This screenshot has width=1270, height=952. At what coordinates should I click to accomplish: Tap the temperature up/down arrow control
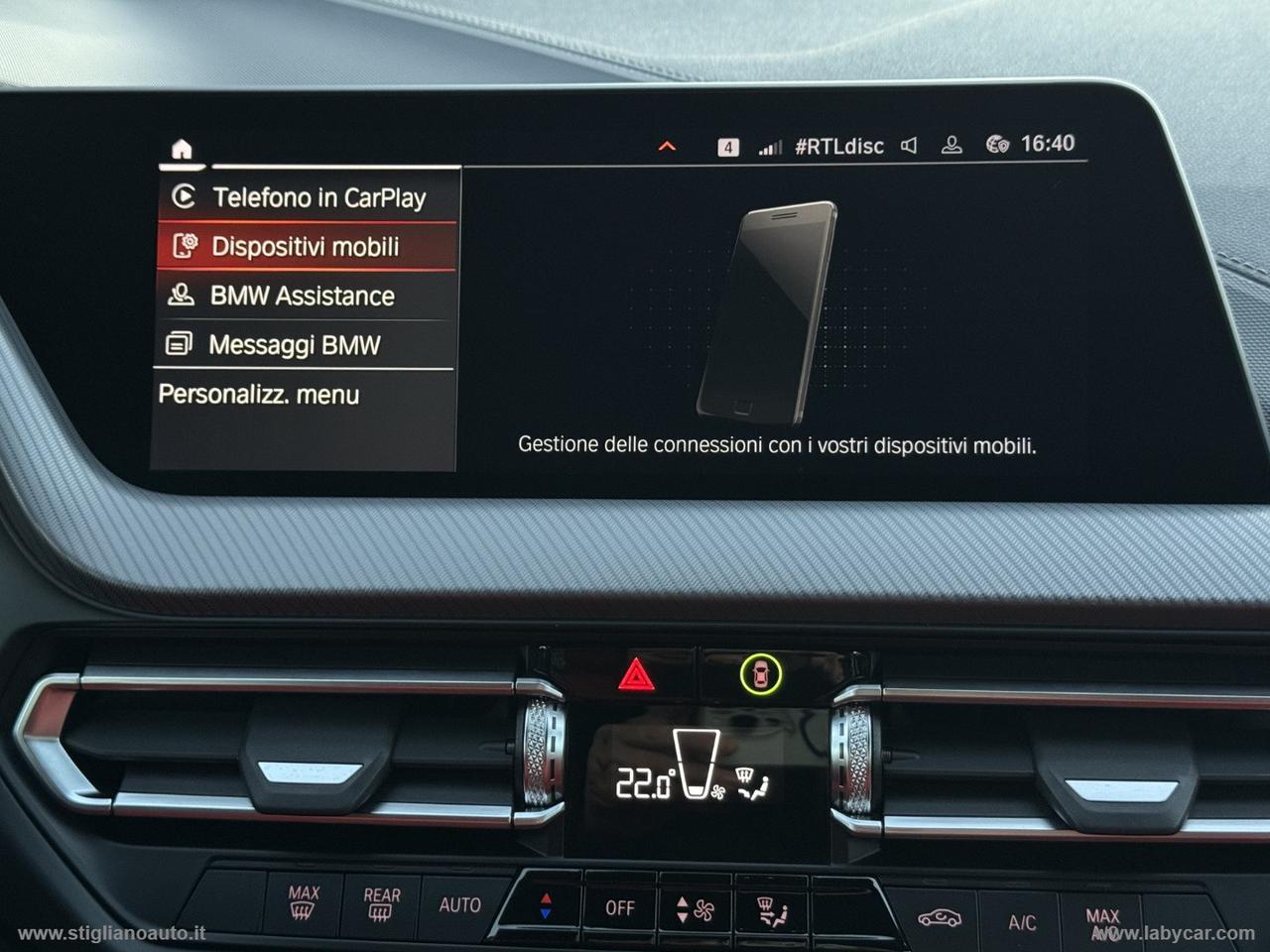click(544, 904)
